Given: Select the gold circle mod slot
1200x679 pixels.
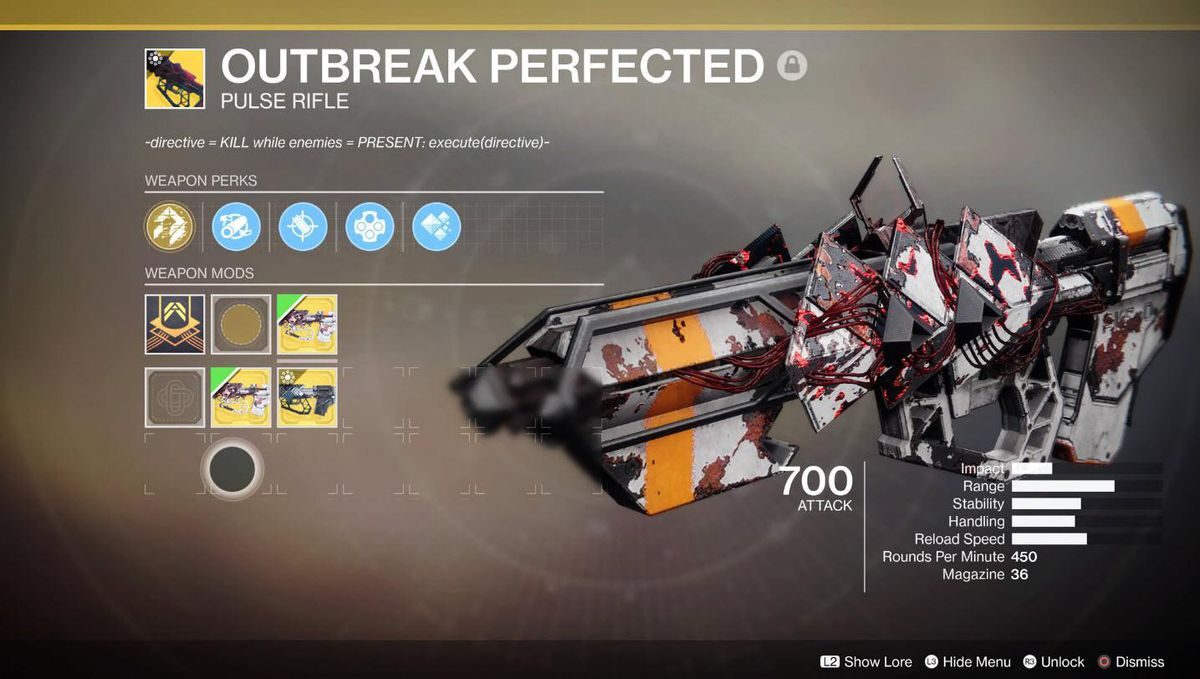Looking at the screenshot, I should tap(241, 323).
